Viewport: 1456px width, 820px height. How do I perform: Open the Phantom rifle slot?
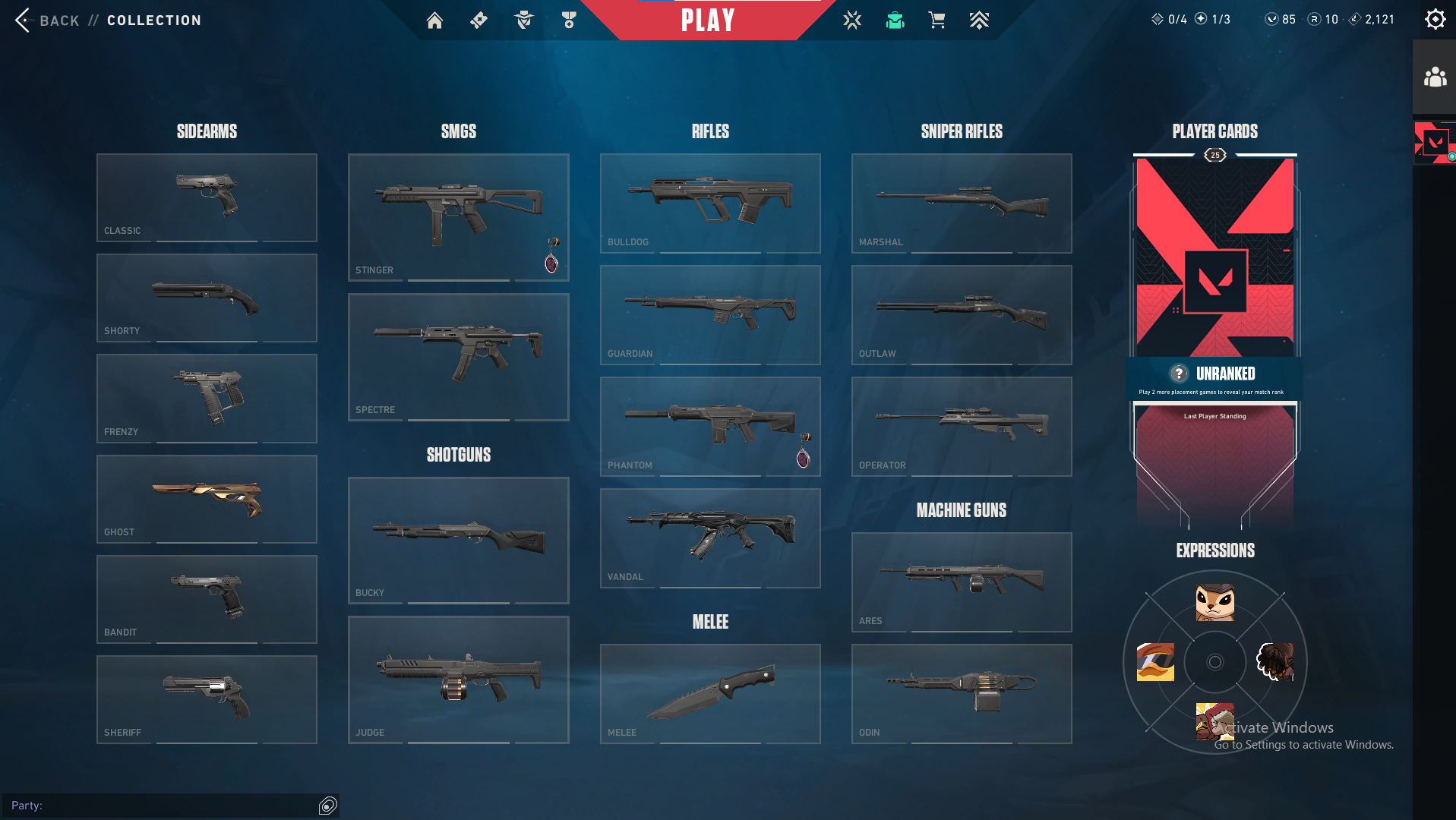point(709,426)
